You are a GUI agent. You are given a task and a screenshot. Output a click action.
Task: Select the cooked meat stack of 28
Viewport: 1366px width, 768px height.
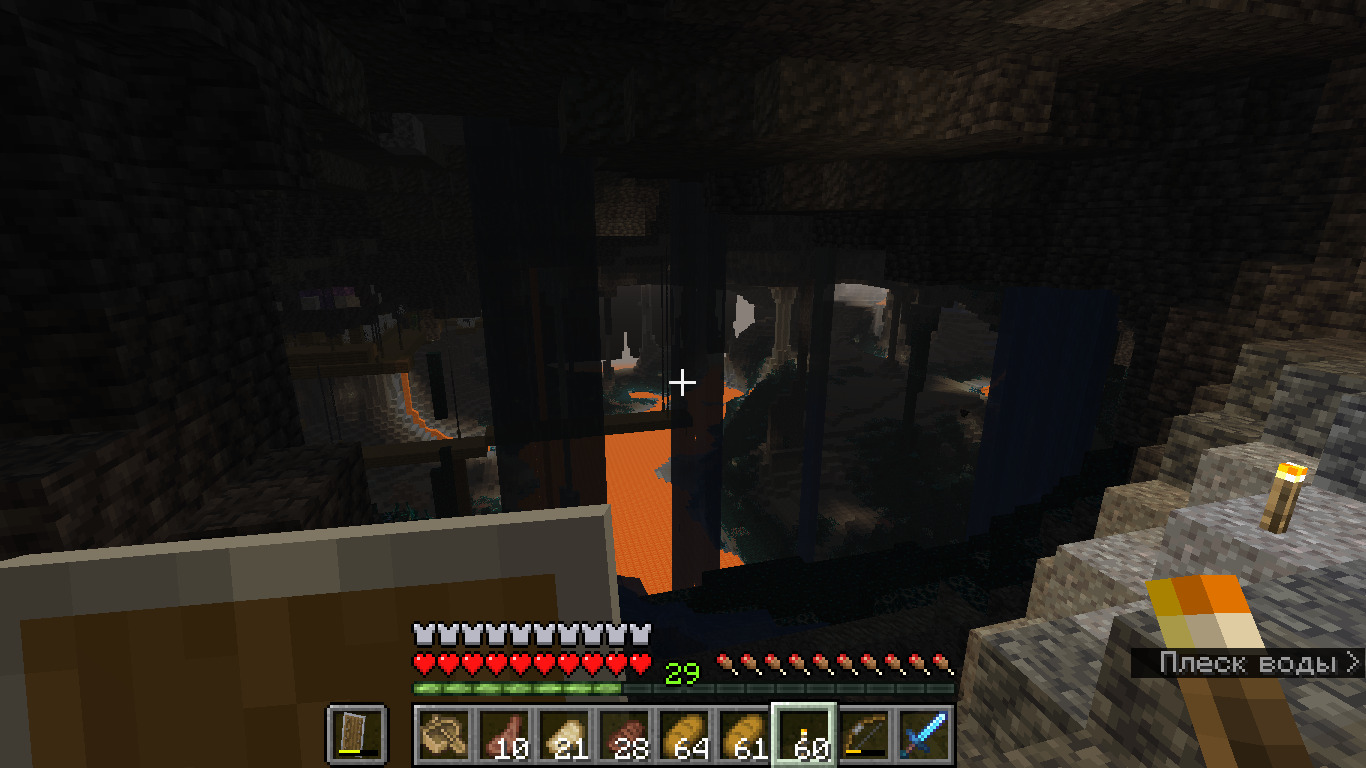pos(624,734)
